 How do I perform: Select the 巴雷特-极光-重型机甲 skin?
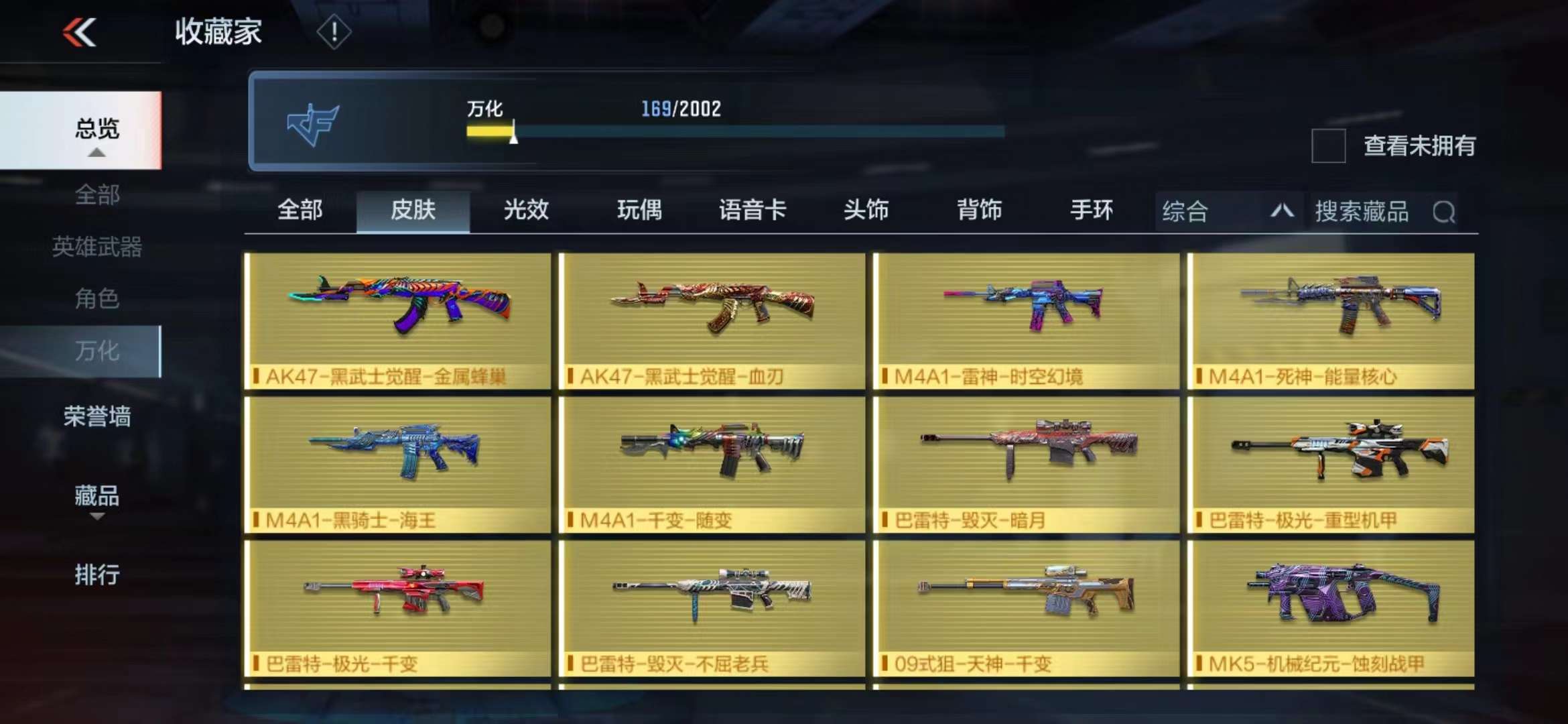1331,465
